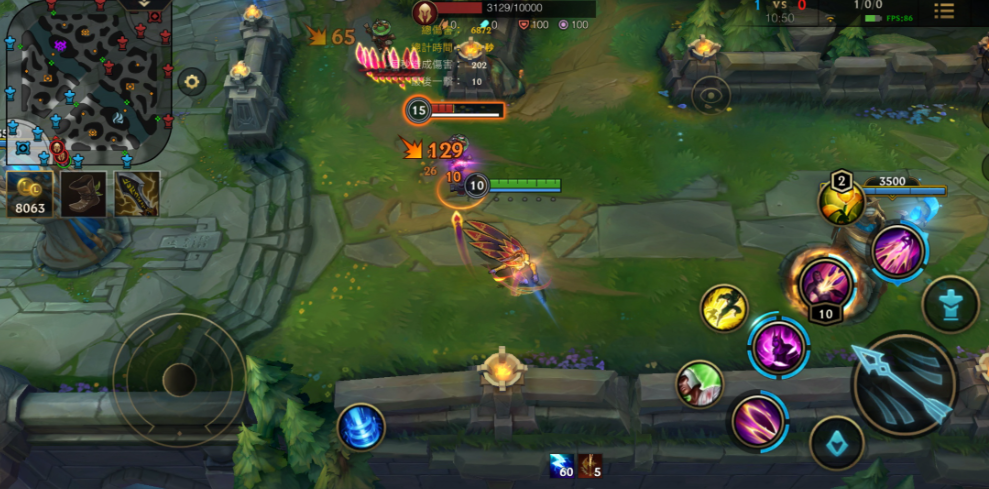Cast the purple triple-slash ability
This screenshot has width=989, height=489.
click(x=758, y=421)
